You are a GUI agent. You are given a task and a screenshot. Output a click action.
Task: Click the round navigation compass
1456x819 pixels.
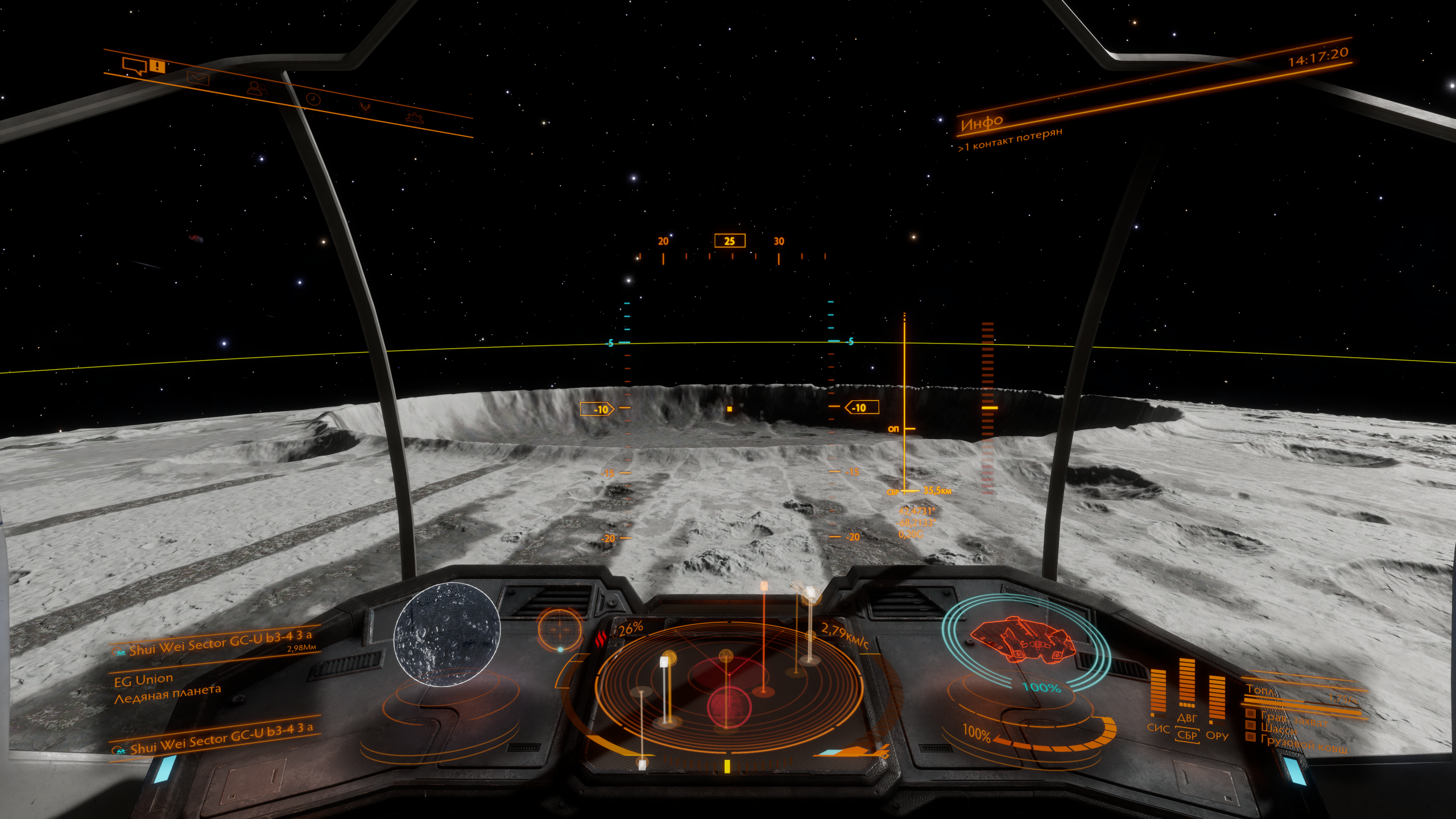pyautogui.click(x=560, y=629)
